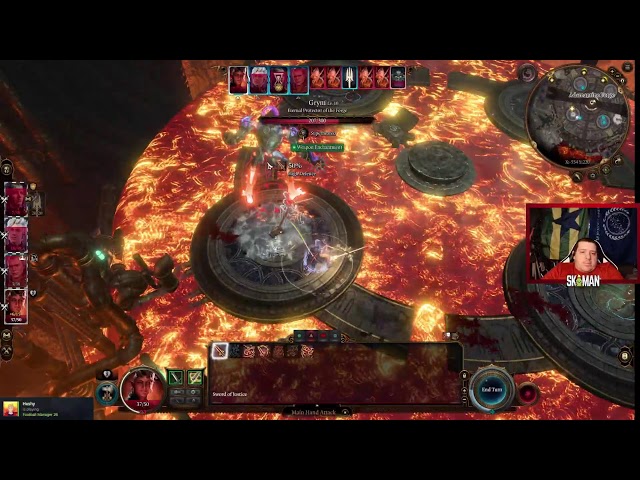Click the active character portrait near the hotbar
Screen dimensions: 640x480
[143, 388]
